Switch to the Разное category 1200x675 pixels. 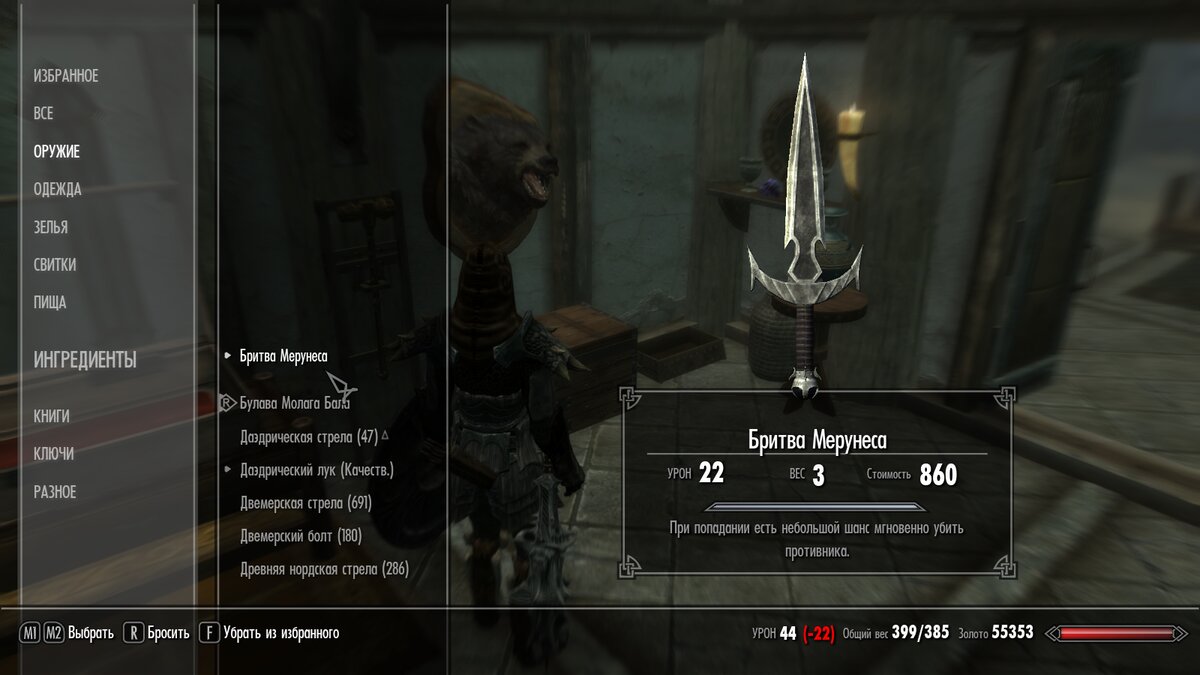click(x=55, y=492)
